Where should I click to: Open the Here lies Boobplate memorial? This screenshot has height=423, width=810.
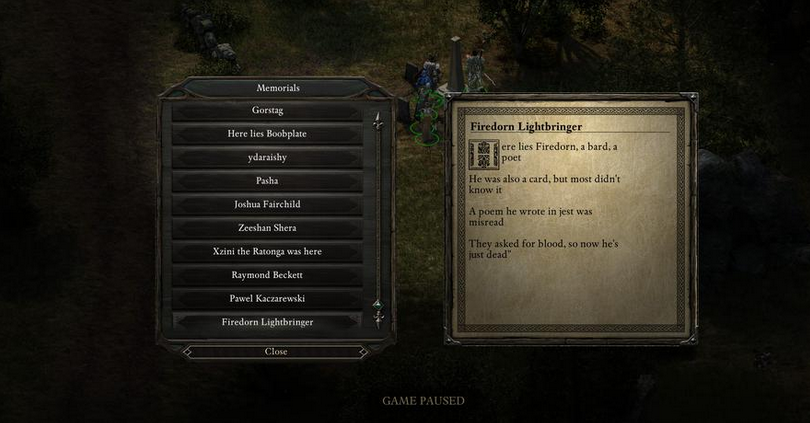[x=267, y=134]
